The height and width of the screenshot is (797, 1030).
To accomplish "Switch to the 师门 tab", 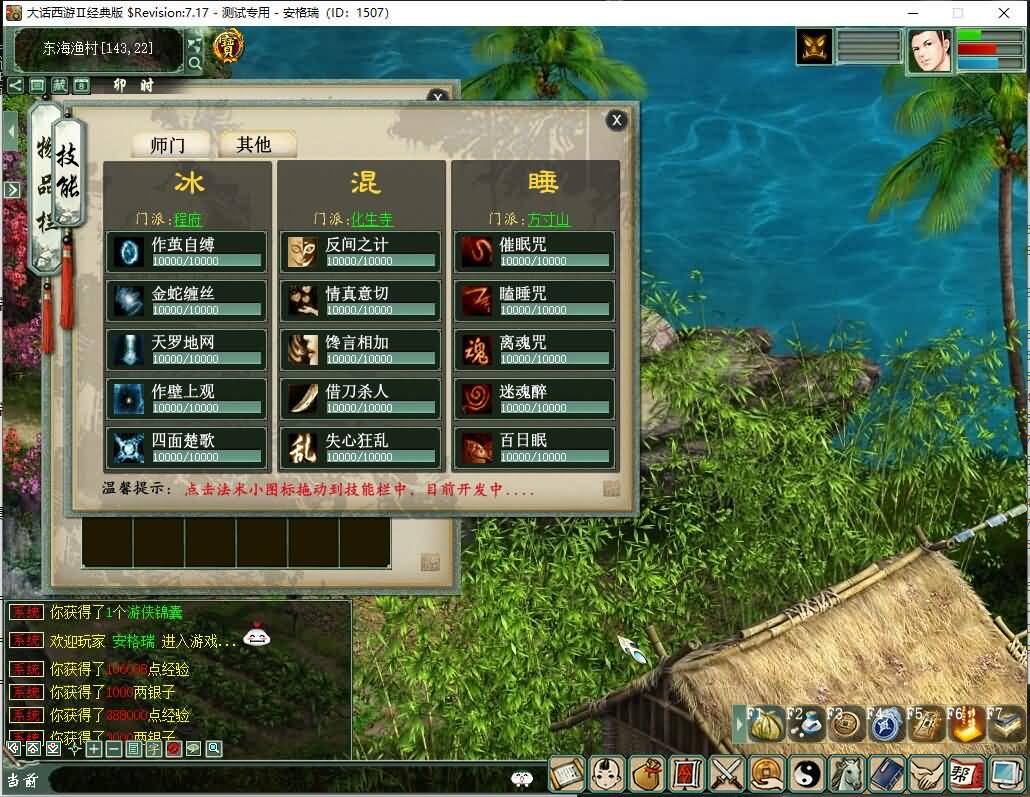I will point(167,145).
